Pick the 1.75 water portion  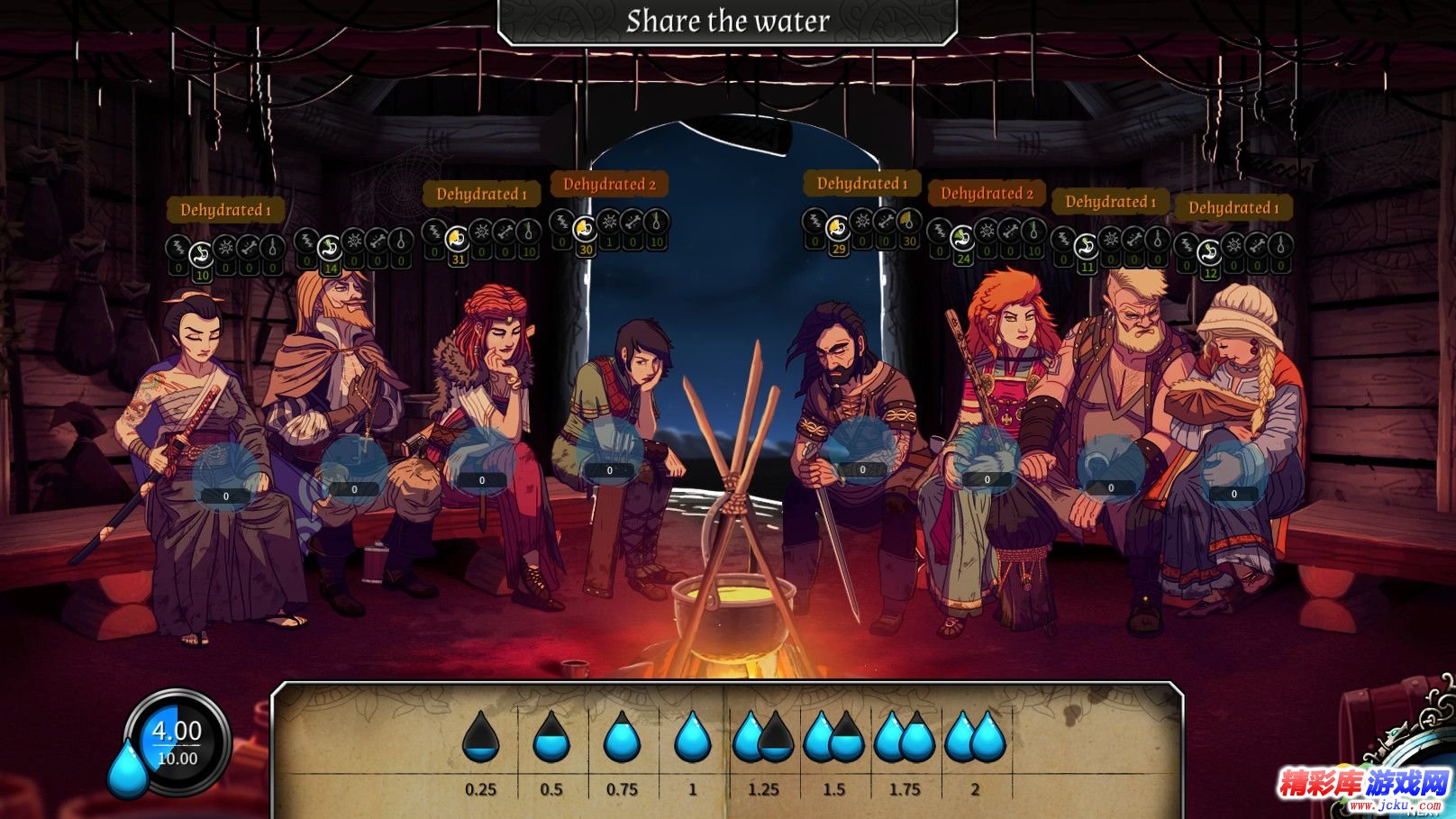(x=905, y=737)
